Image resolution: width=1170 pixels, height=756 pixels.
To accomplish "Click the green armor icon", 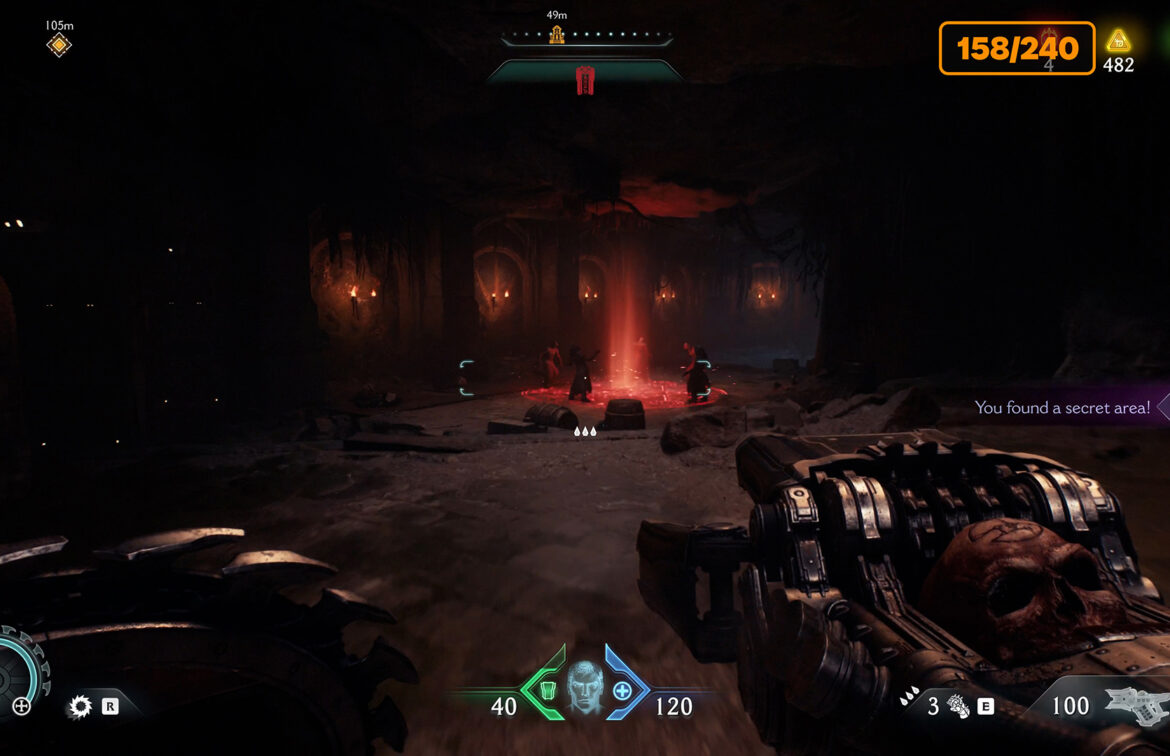I will click(546, 690).
